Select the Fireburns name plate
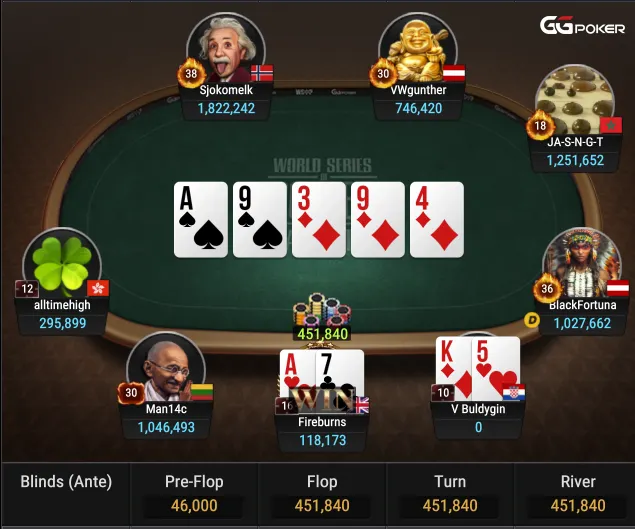The image size is (635, 529). (x=322, y=431)
